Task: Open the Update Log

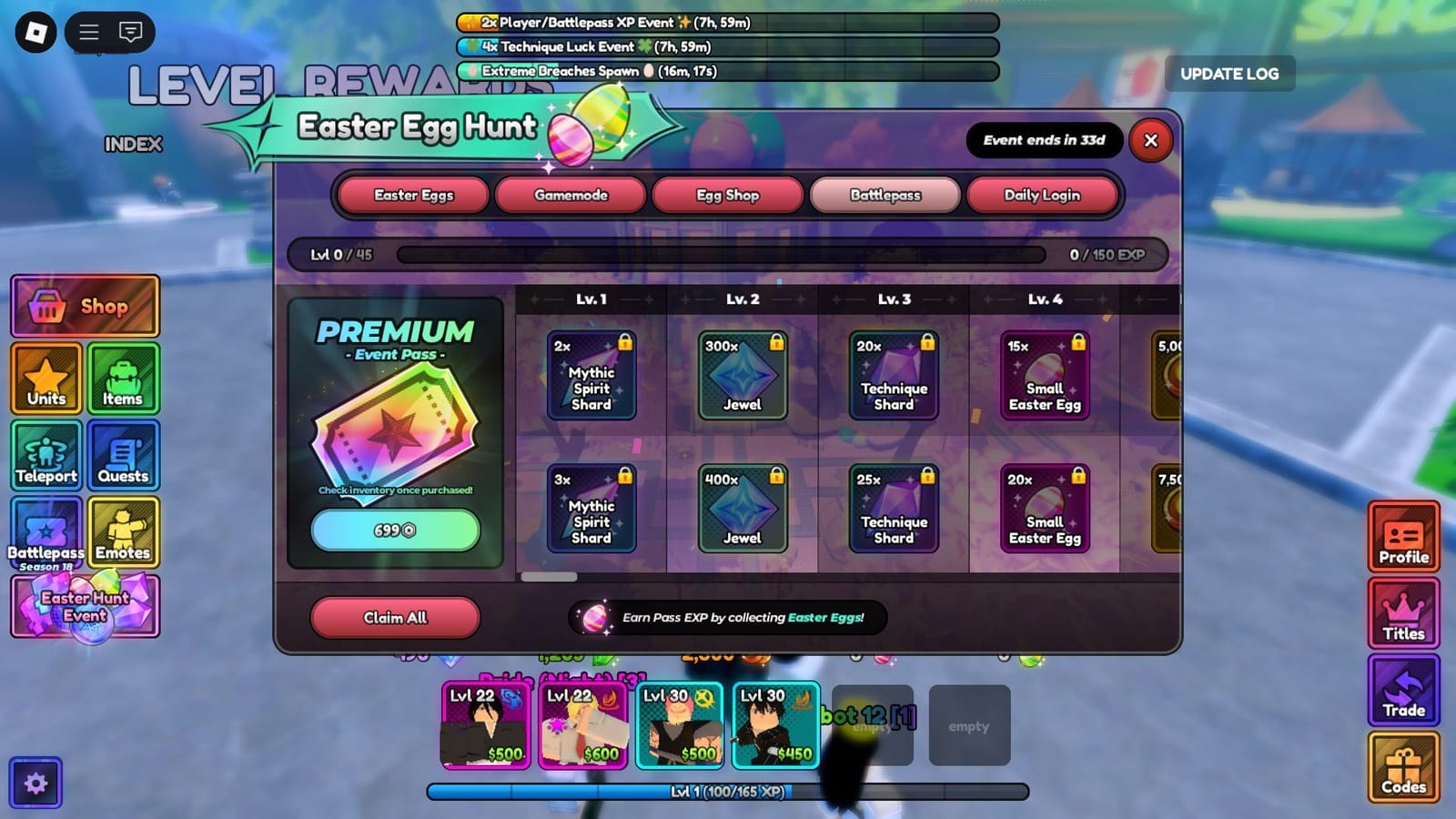Action: pos(1230,74)
